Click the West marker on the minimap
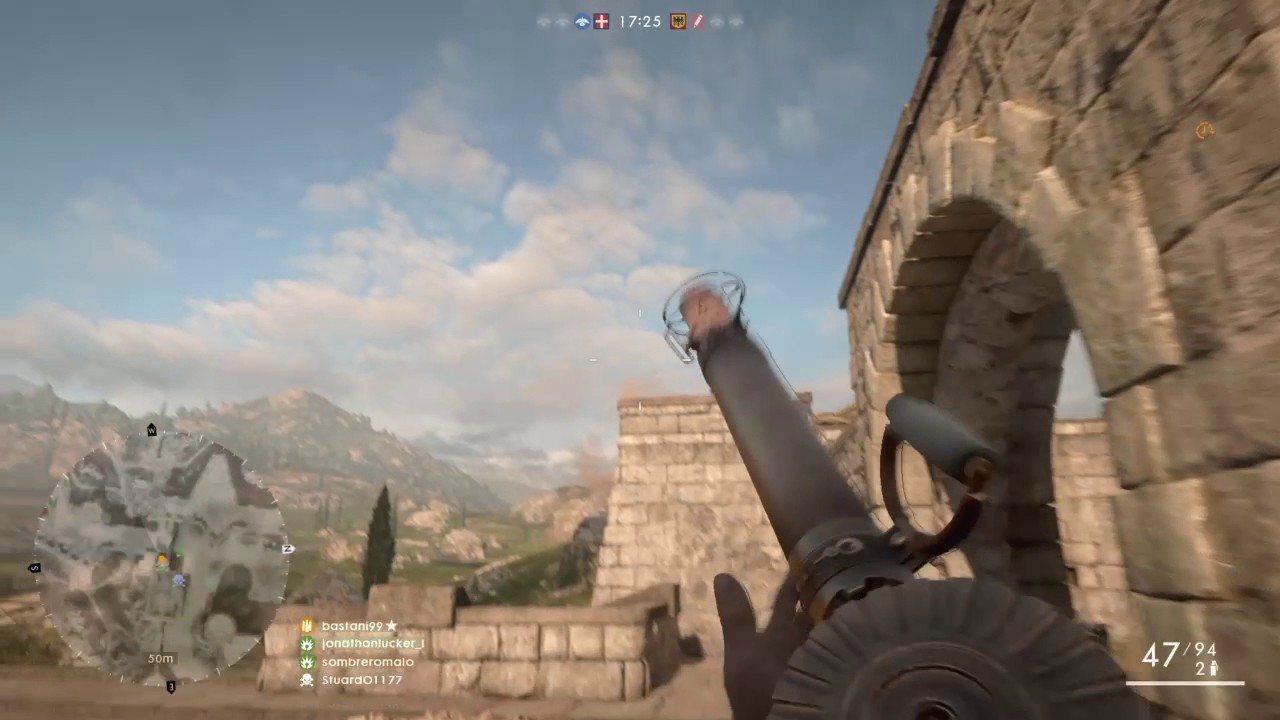 click(x=151, y=431)
